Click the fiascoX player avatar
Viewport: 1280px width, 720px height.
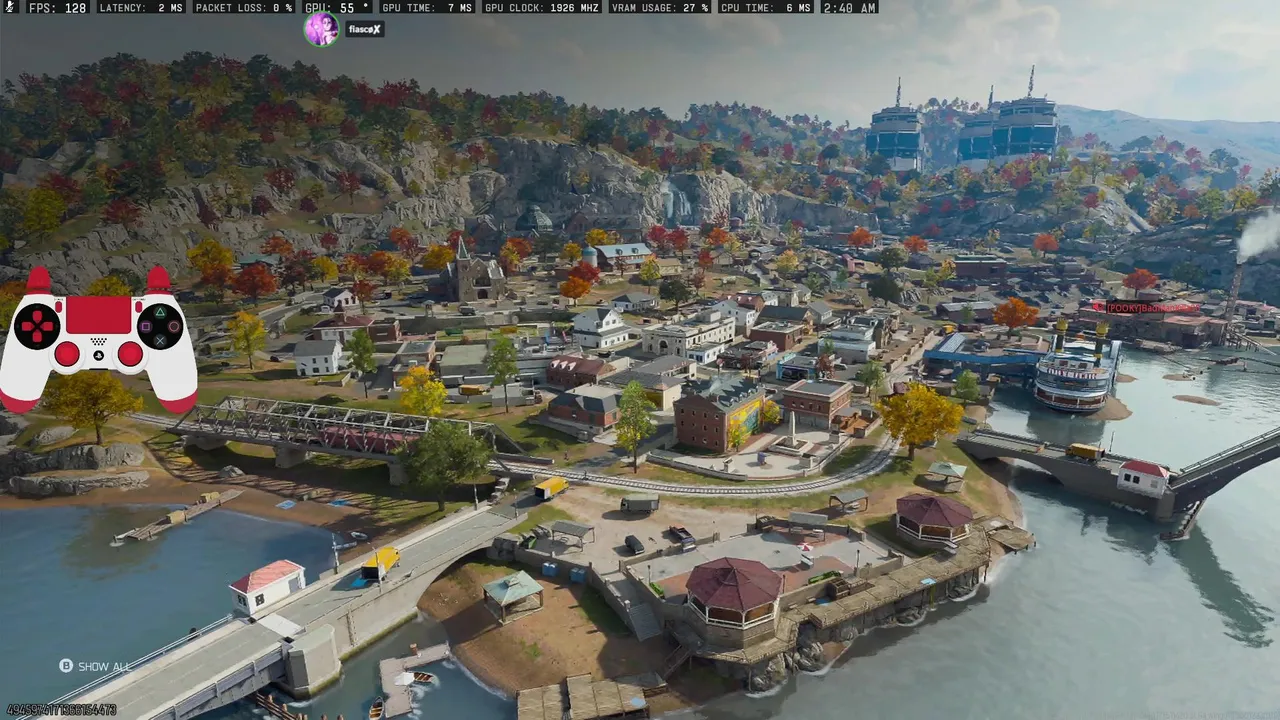321,30
